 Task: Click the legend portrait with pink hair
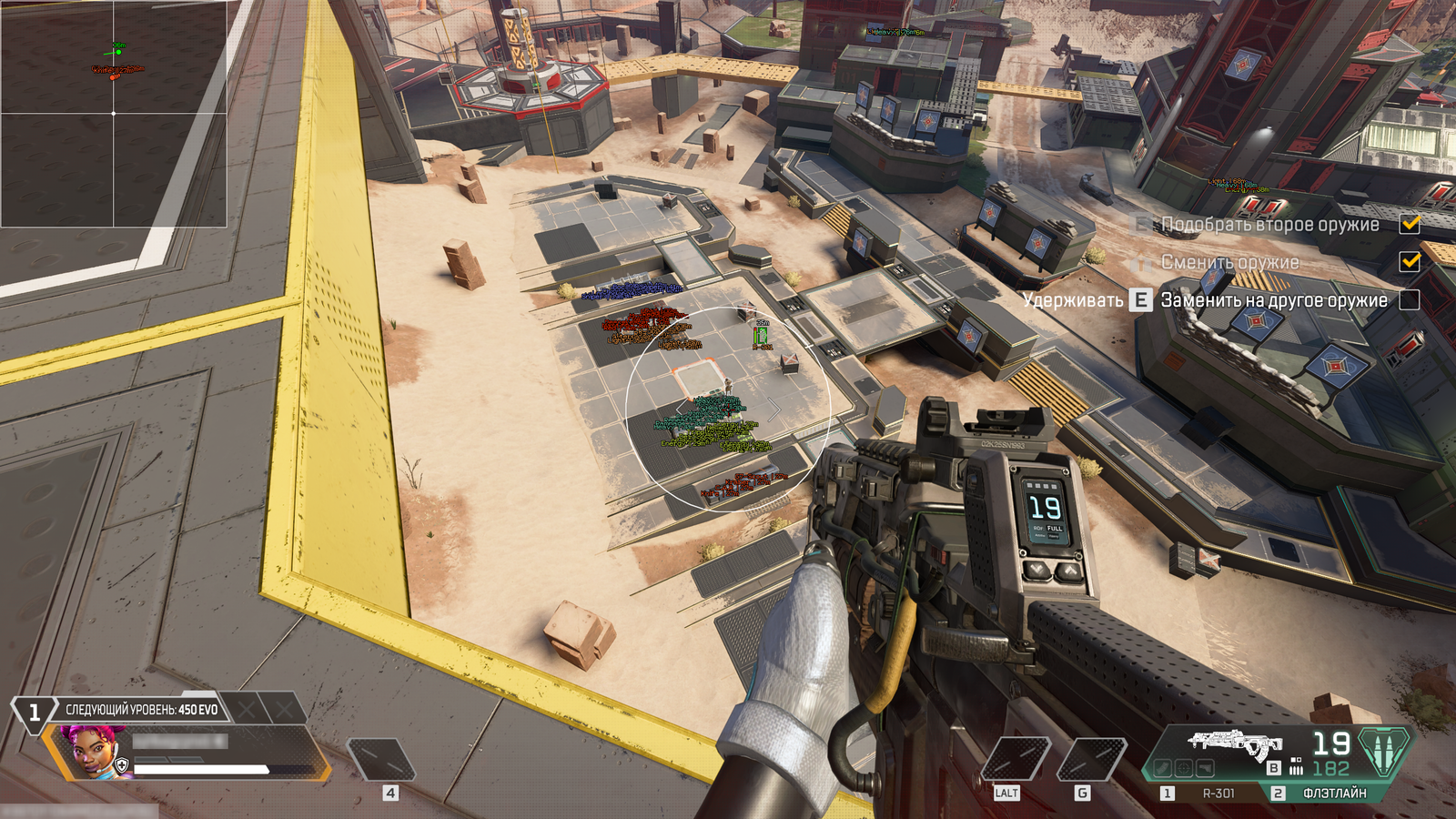point(90,752)
